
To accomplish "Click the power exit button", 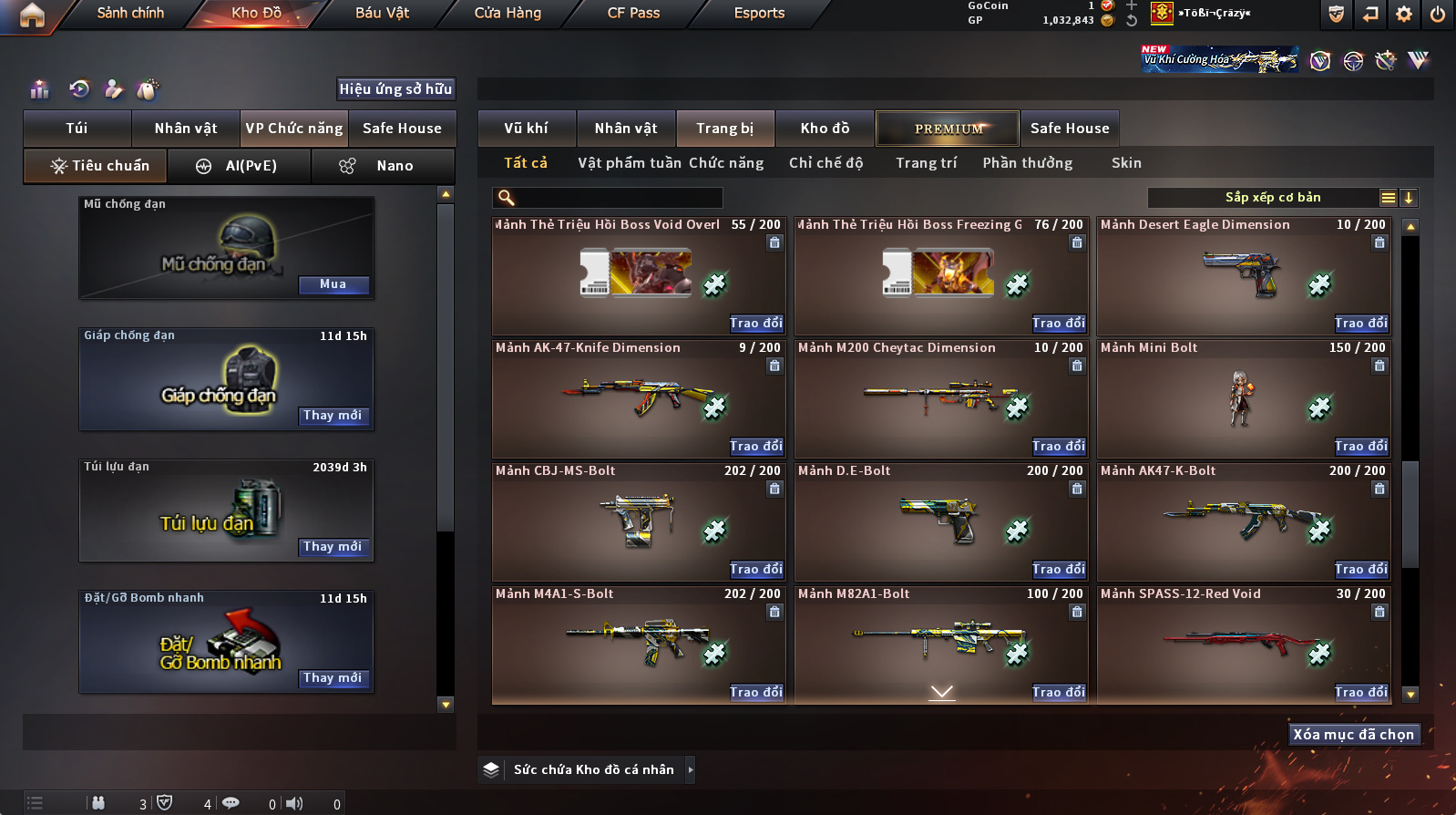I will point(1437,14).
